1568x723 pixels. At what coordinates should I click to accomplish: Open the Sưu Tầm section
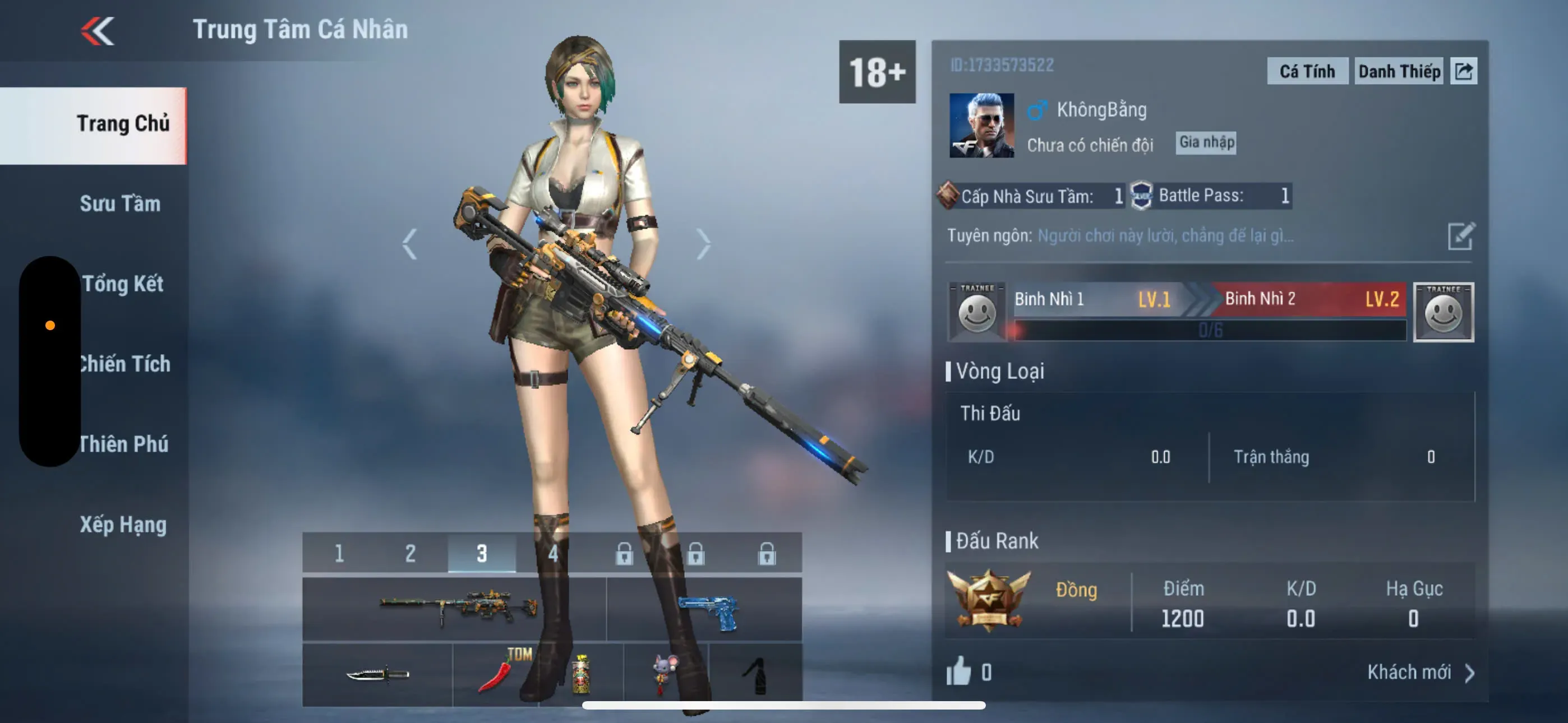click(x=120, y=203)
